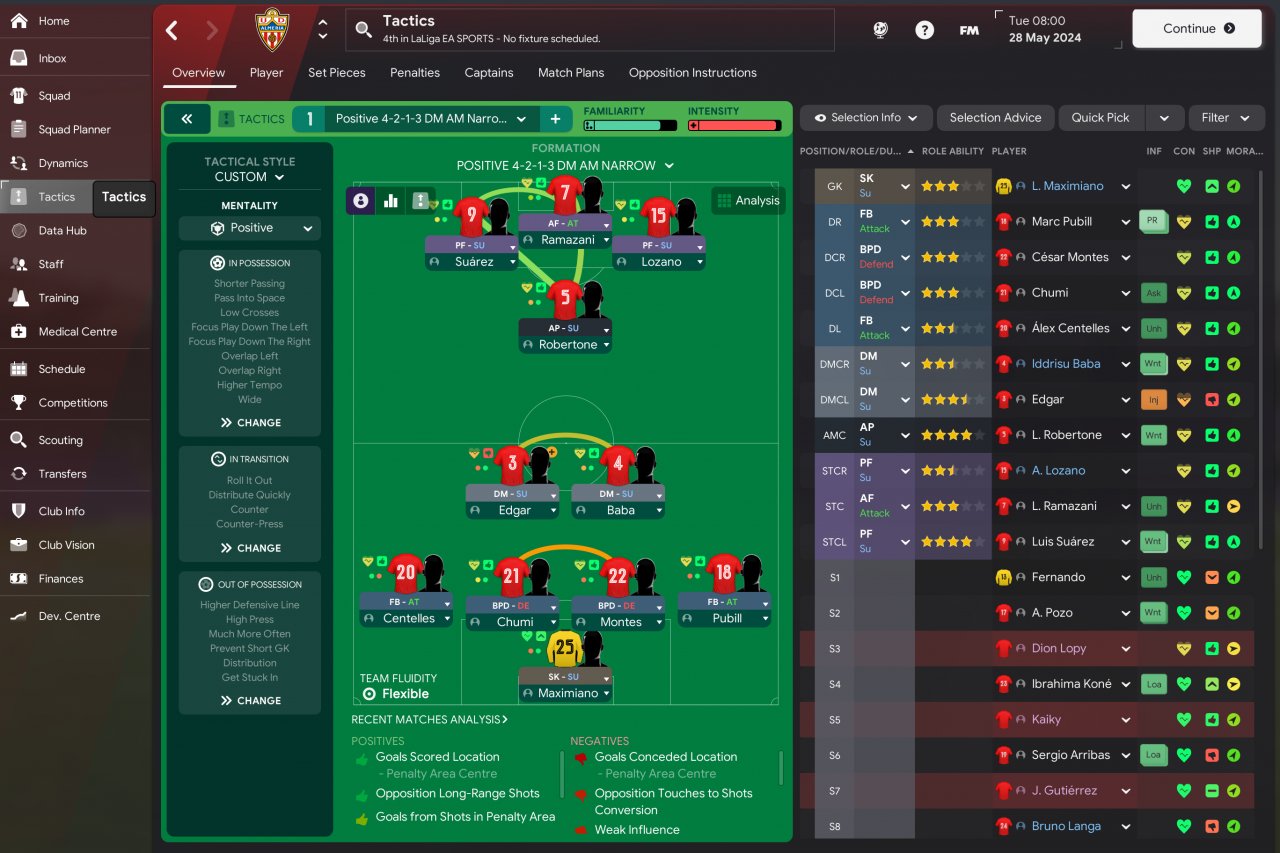Open the Opposition Instructions tab
Image resolution: width=1280 pixels, height=853 pixels.
pos(692,73)
